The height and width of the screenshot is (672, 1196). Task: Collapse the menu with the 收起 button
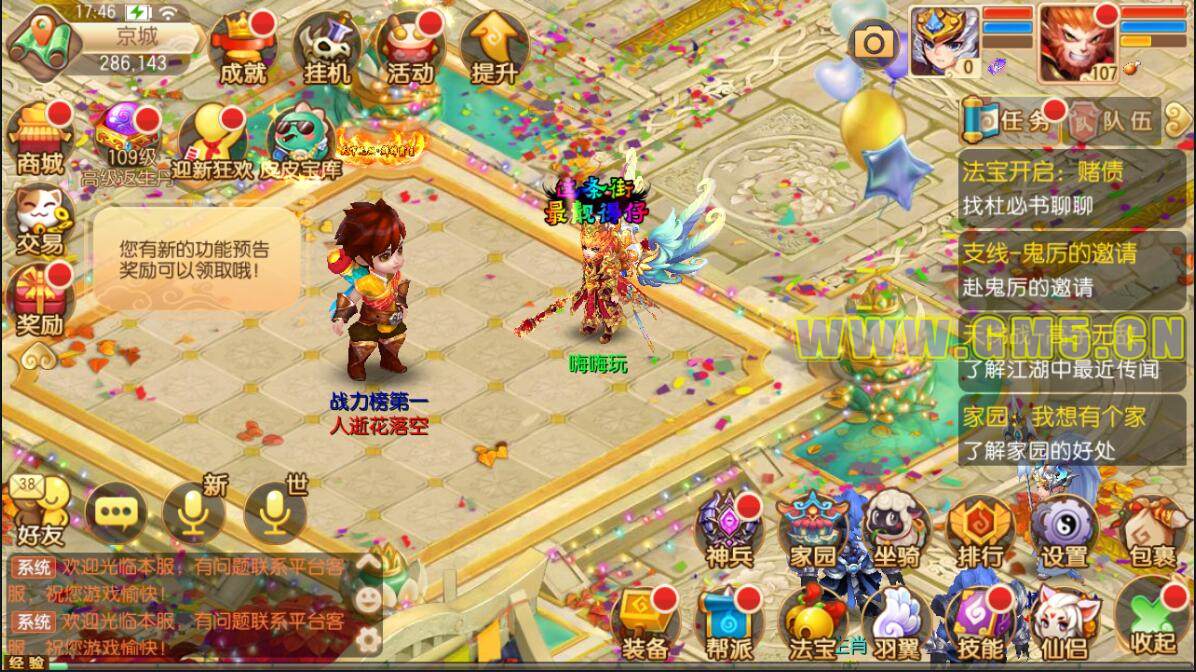tap(1151, 620)
